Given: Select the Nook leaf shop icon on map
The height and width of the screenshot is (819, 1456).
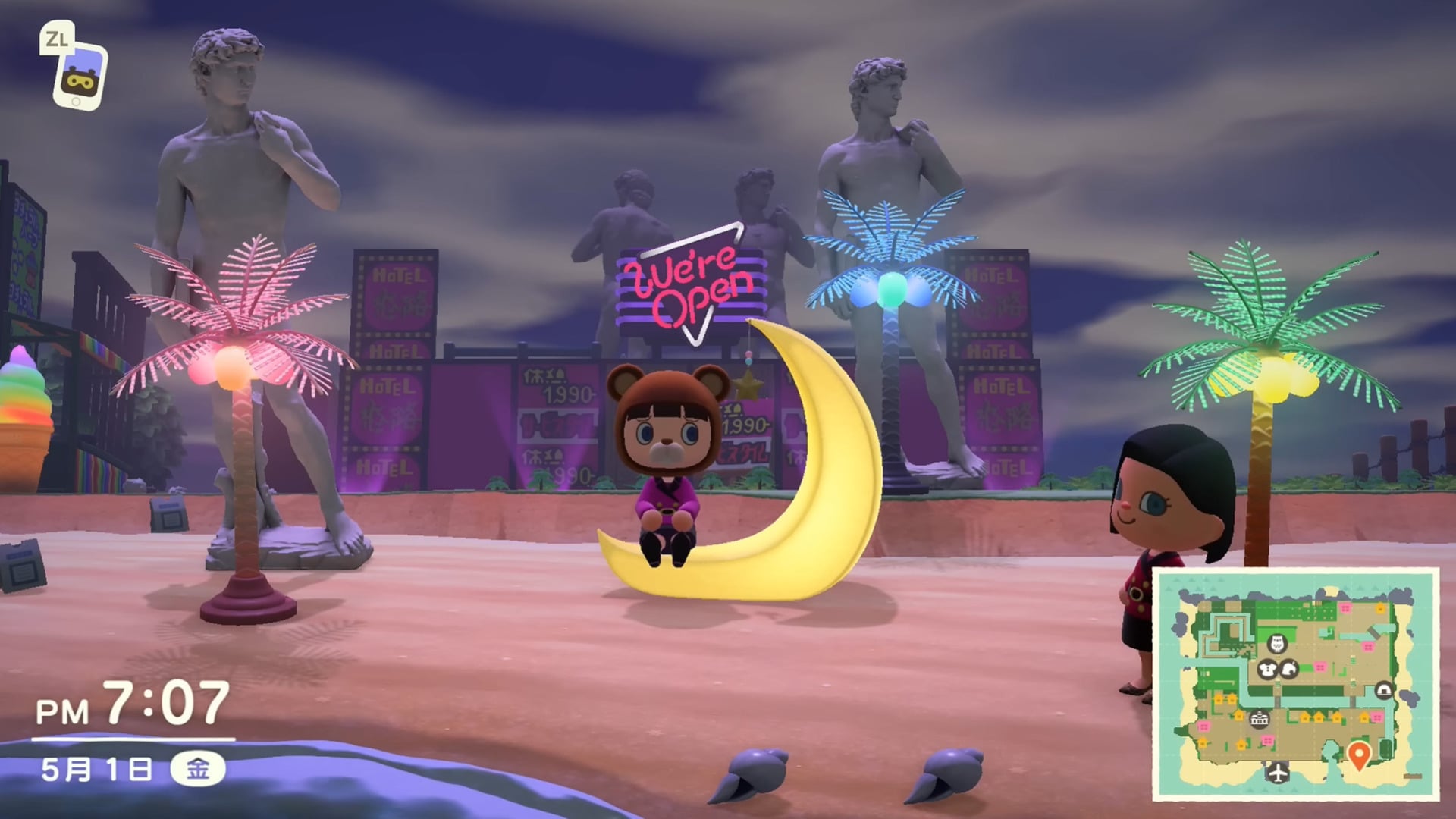Looking at the screenshot, I should (1288, 670).
